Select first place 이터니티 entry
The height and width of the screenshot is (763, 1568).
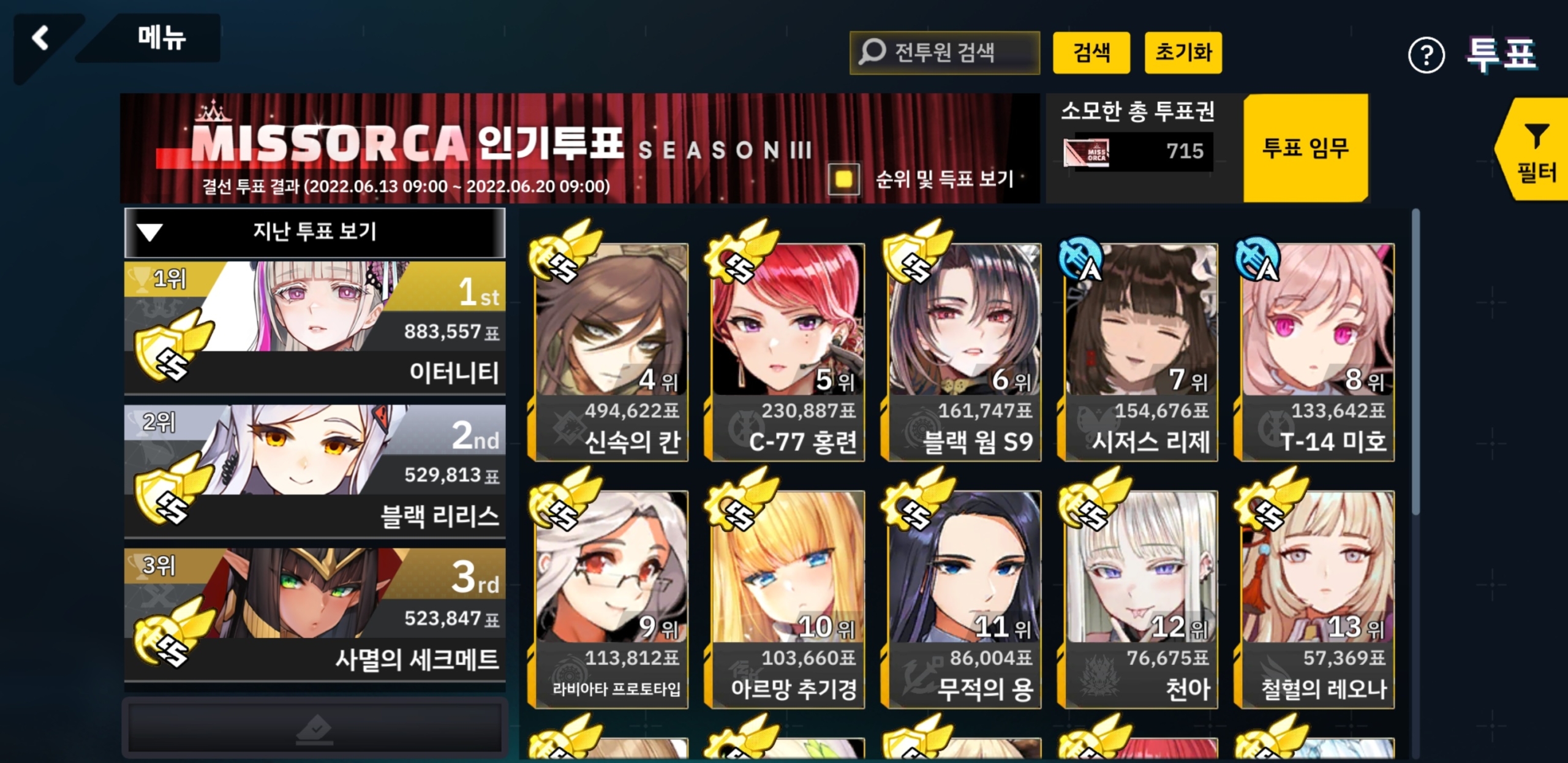pyautogui.click(x=315, y=327)
